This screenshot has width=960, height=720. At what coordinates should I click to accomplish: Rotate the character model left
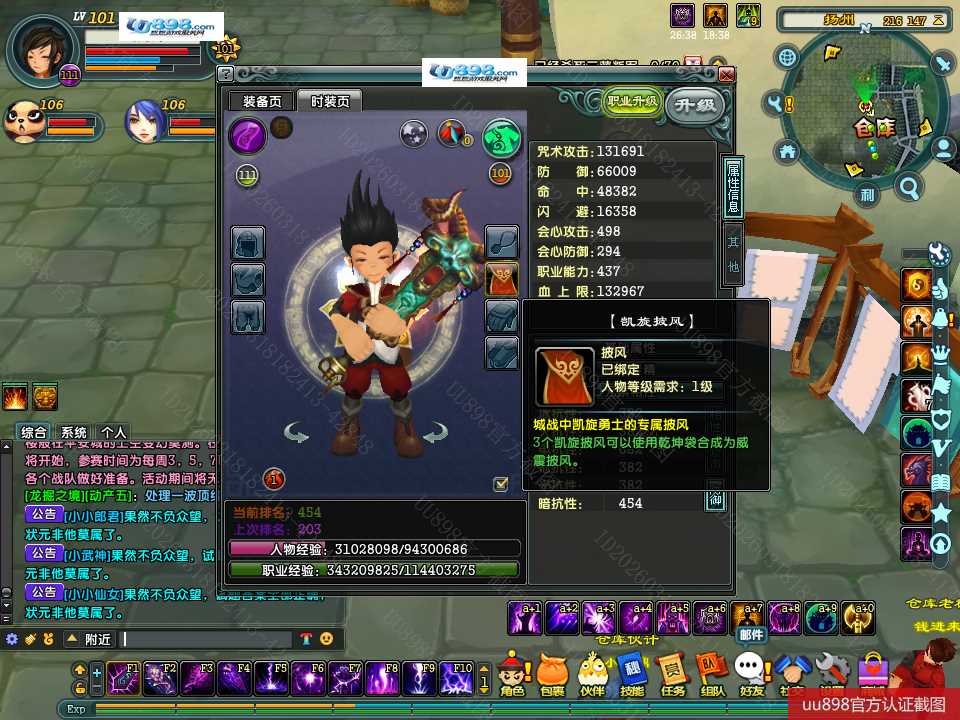coord(296,433)
